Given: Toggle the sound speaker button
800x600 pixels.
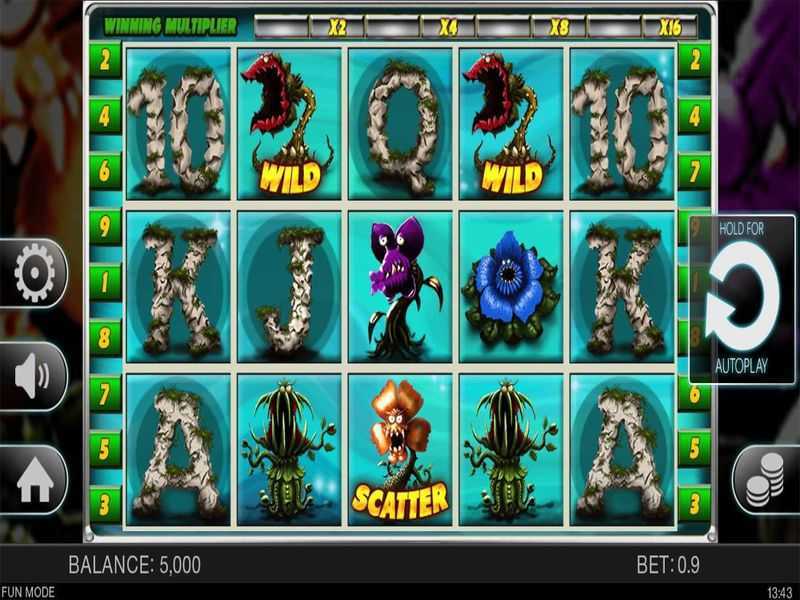Looking at the screenshot, I should pyautogui.click(x=34, y=376).
